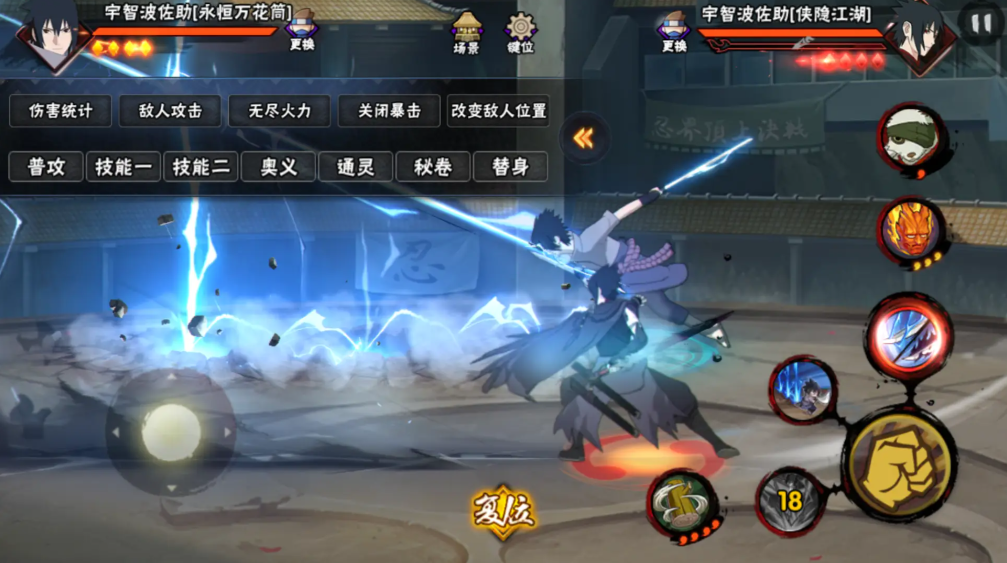Select the 技能一 skill one button
Screen dimensions: 1007x563
[x=124, y=167]
